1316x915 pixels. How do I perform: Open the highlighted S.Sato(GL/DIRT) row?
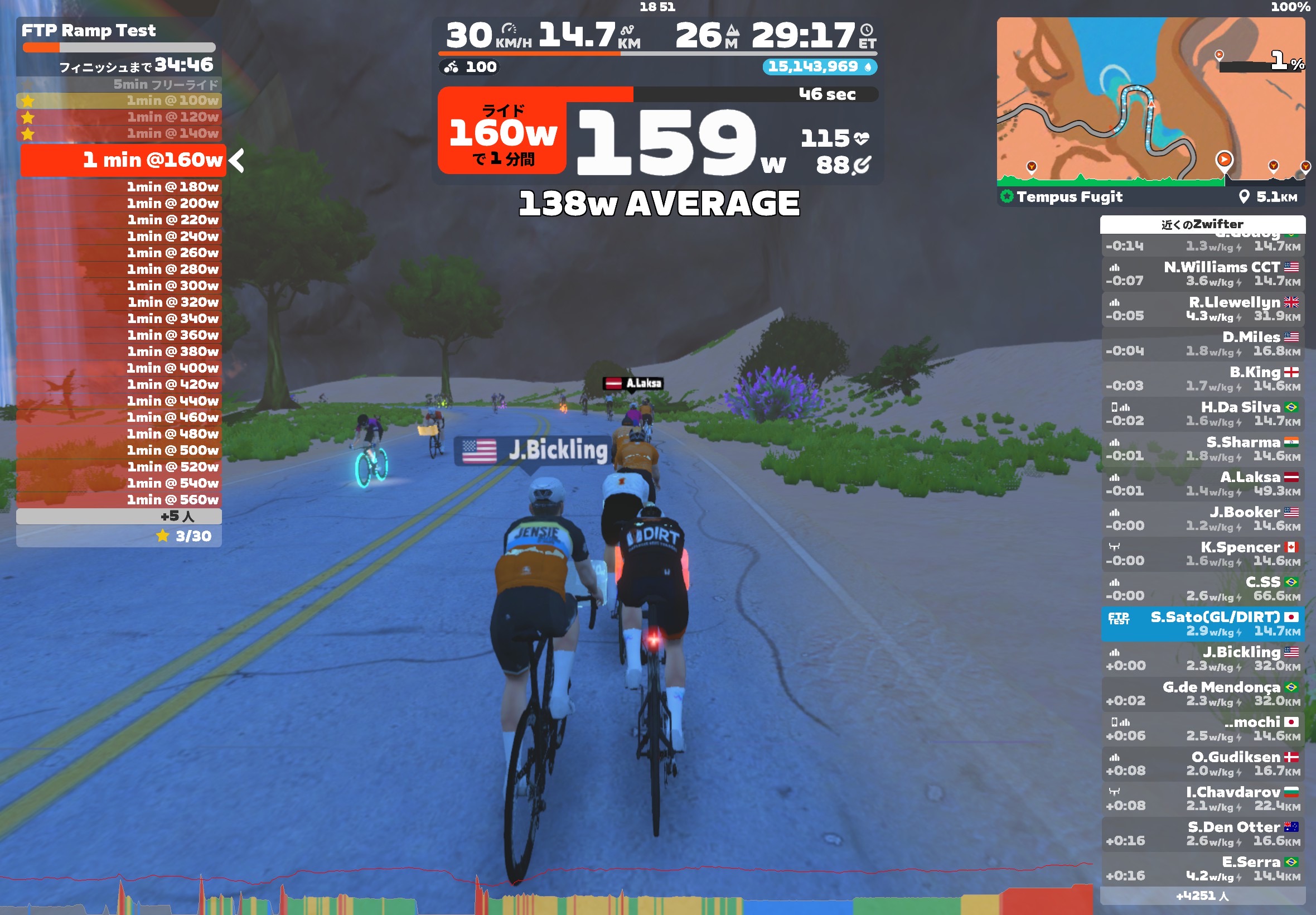(x=1203, y=624)
